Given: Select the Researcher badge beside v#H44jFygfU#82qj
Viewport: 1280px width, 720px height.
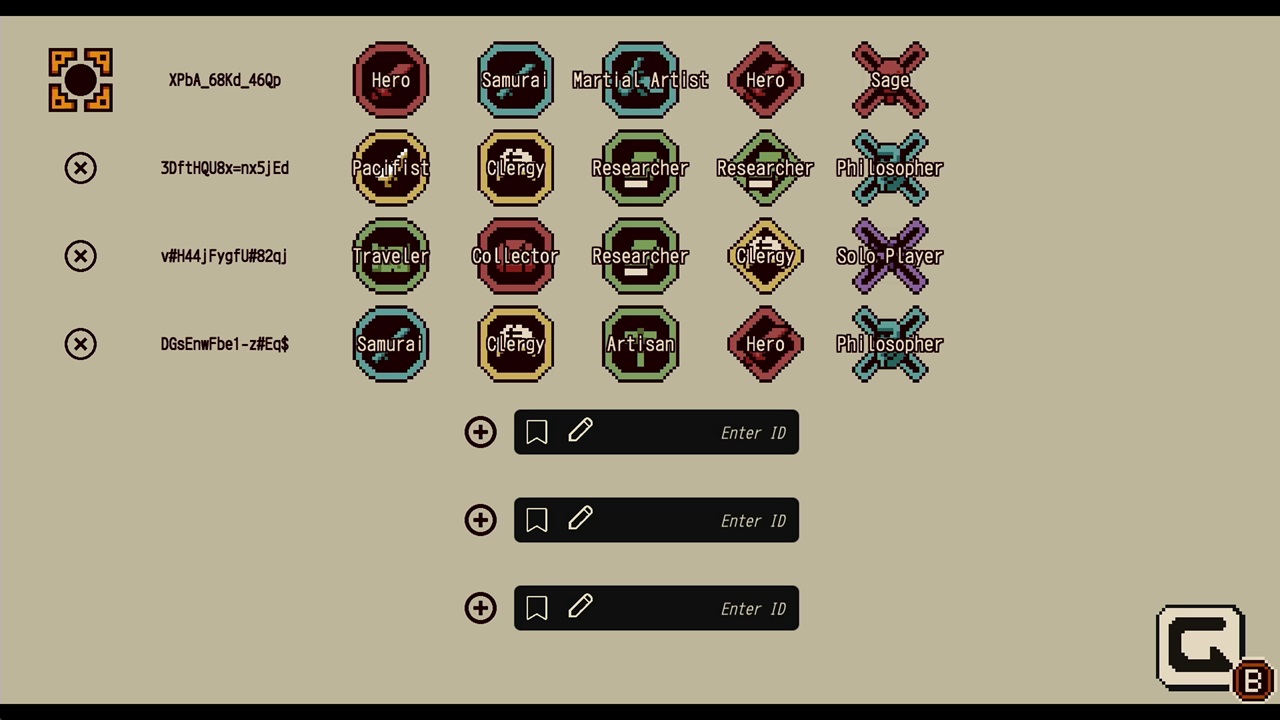Looking at the screenshot, I should [x=640, y=256].
